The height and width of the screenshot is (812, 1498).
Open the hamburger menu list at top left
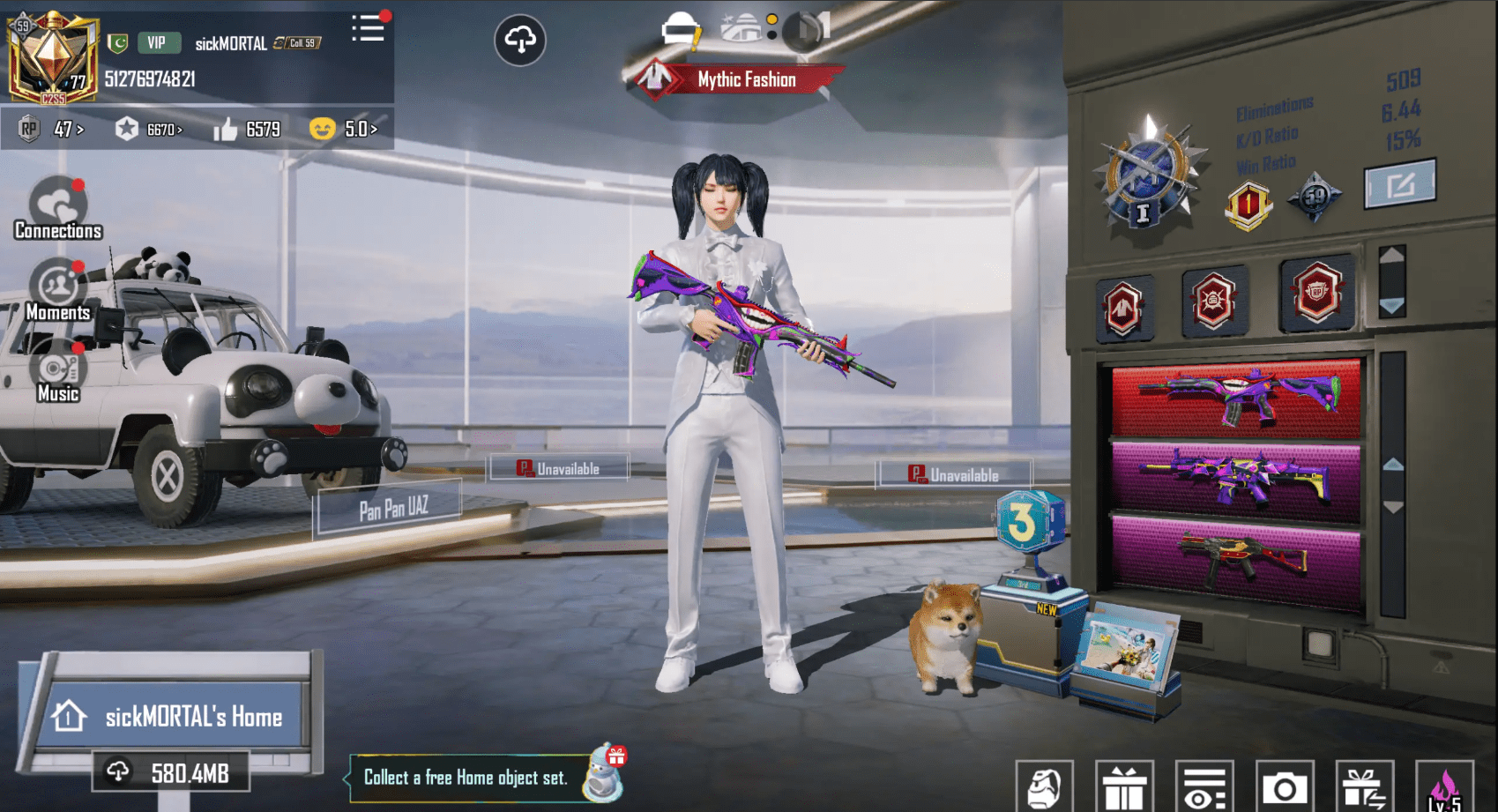point(369,27)
